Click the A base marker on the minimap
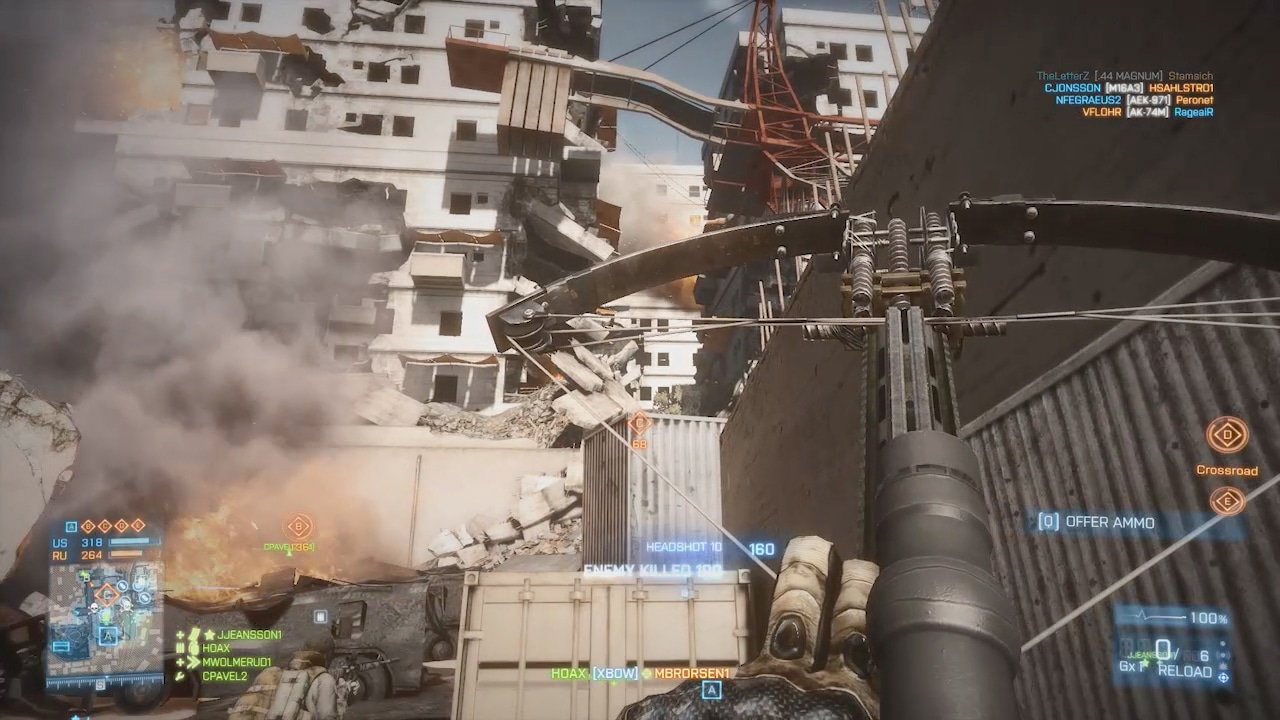The height and width of the screenshot is (720, 1280). (107, 635)
